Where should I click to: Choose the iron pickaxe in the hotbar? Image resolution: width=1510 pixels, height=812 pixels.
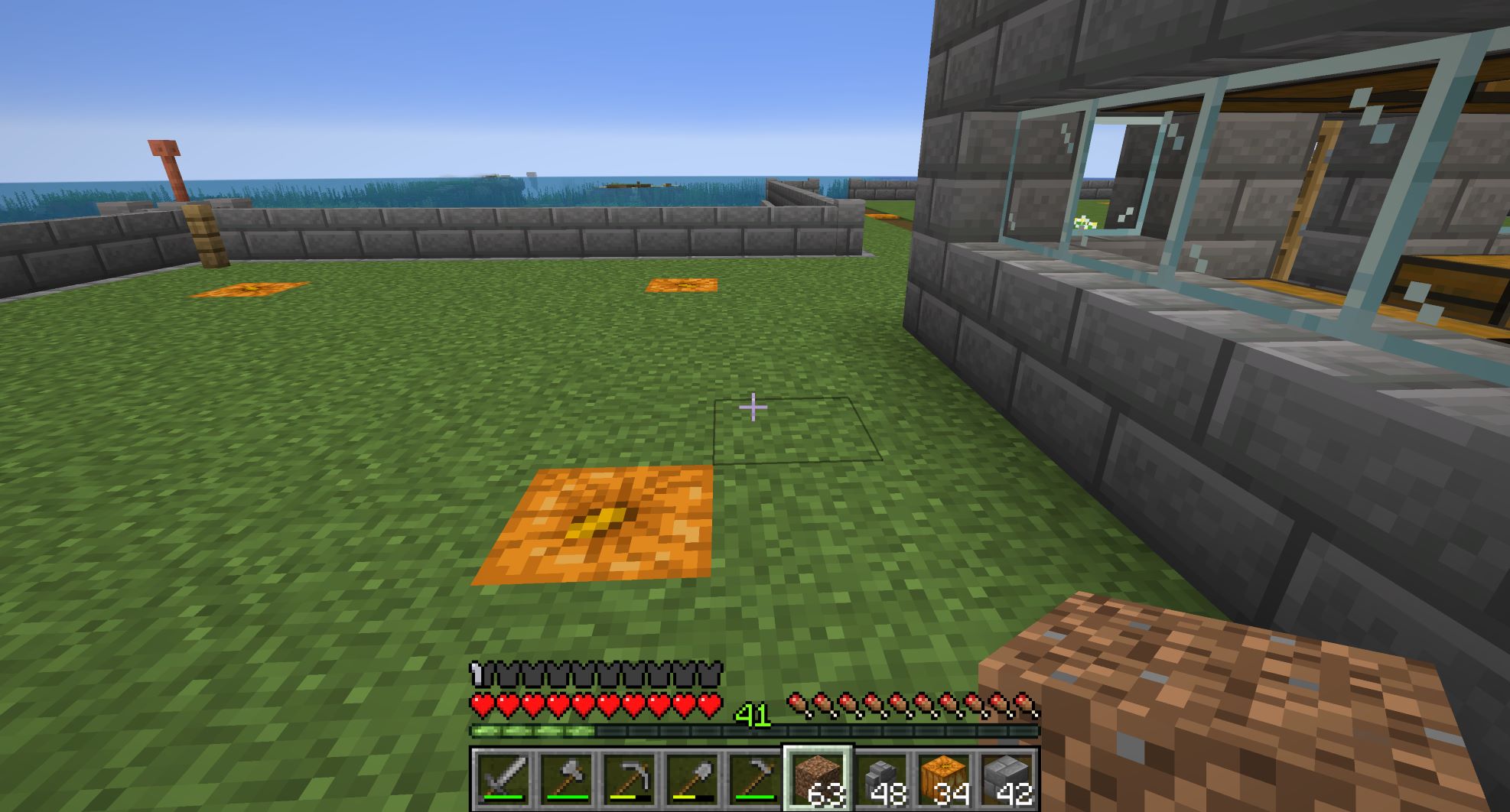coord(630,780)
